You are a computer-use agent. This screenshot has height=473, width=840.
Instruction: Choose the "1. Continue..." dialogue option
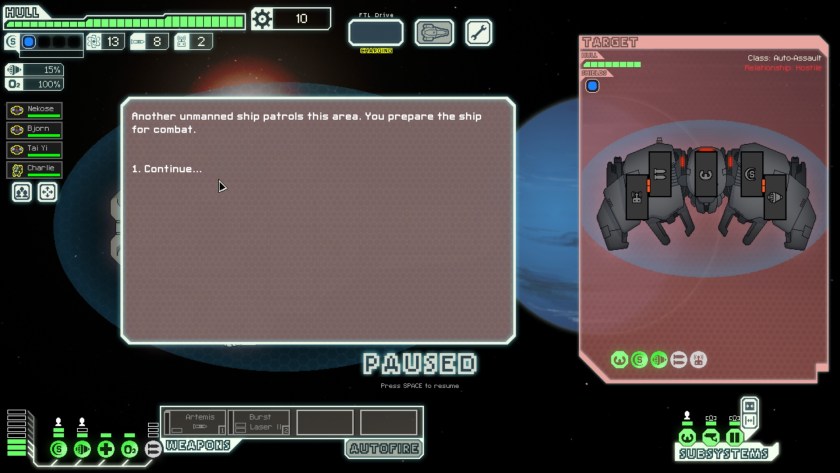point(167,169)
